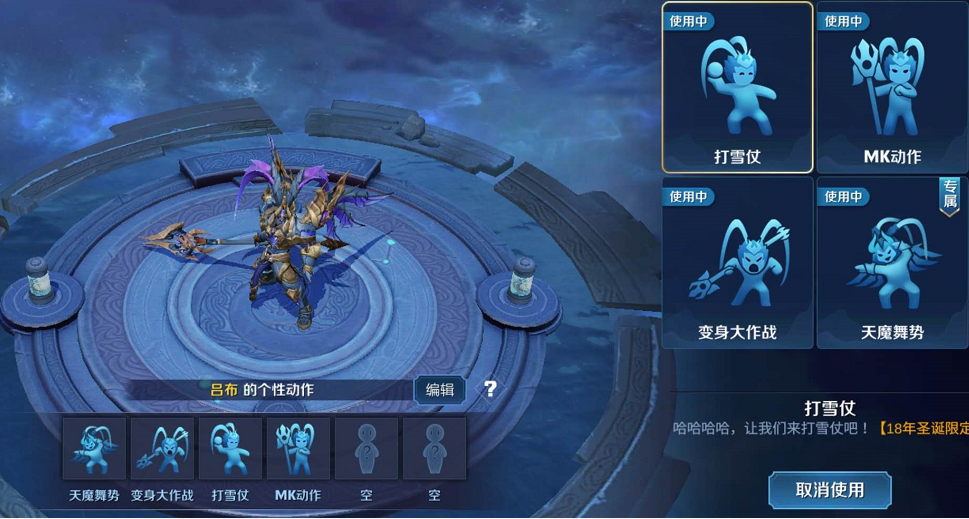
Task: Select the 变身大作战 equipped action slot
Action: pyautogui.click(x=162, y=449)
